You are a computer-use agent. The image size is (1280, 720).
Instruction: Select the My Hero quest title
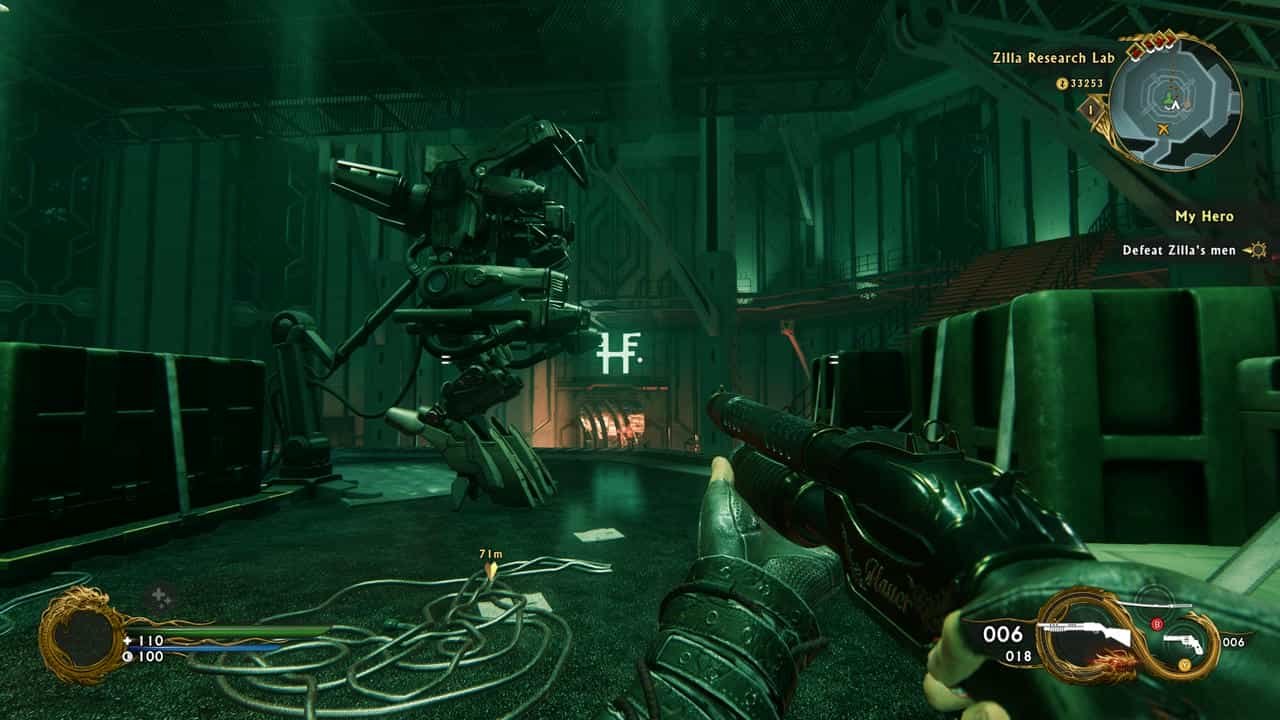[1204, 216]
